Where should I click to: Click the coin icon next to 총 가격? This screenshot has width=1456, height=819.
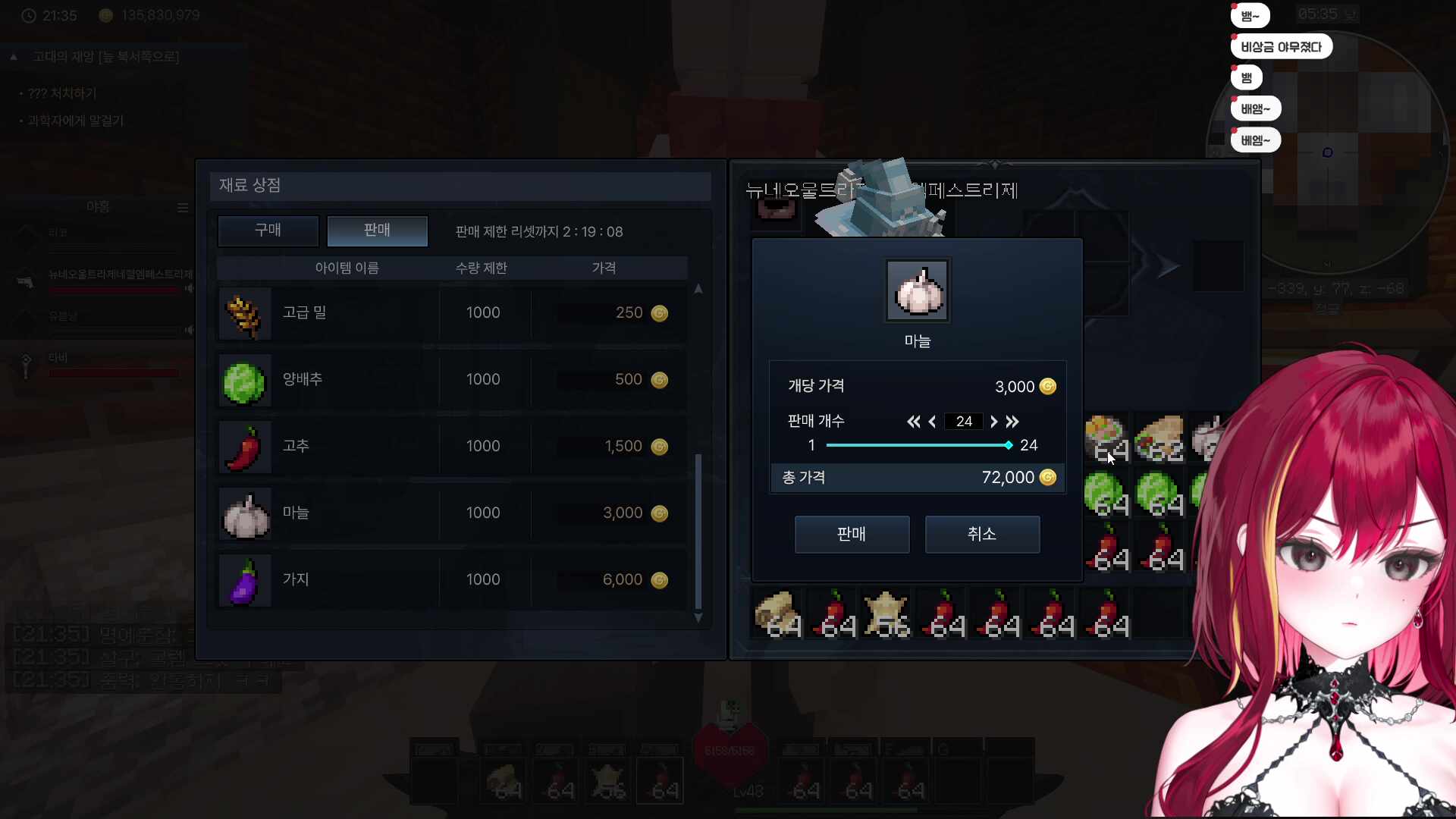pos(1049,478)
